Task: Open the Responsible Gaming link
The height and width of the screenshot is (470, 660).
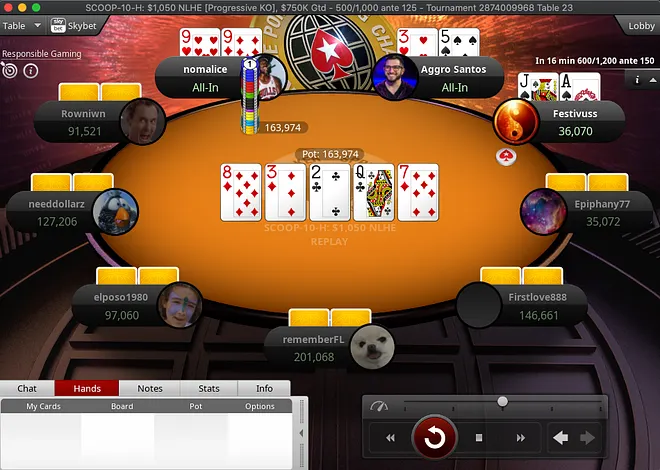Action: 41,53
